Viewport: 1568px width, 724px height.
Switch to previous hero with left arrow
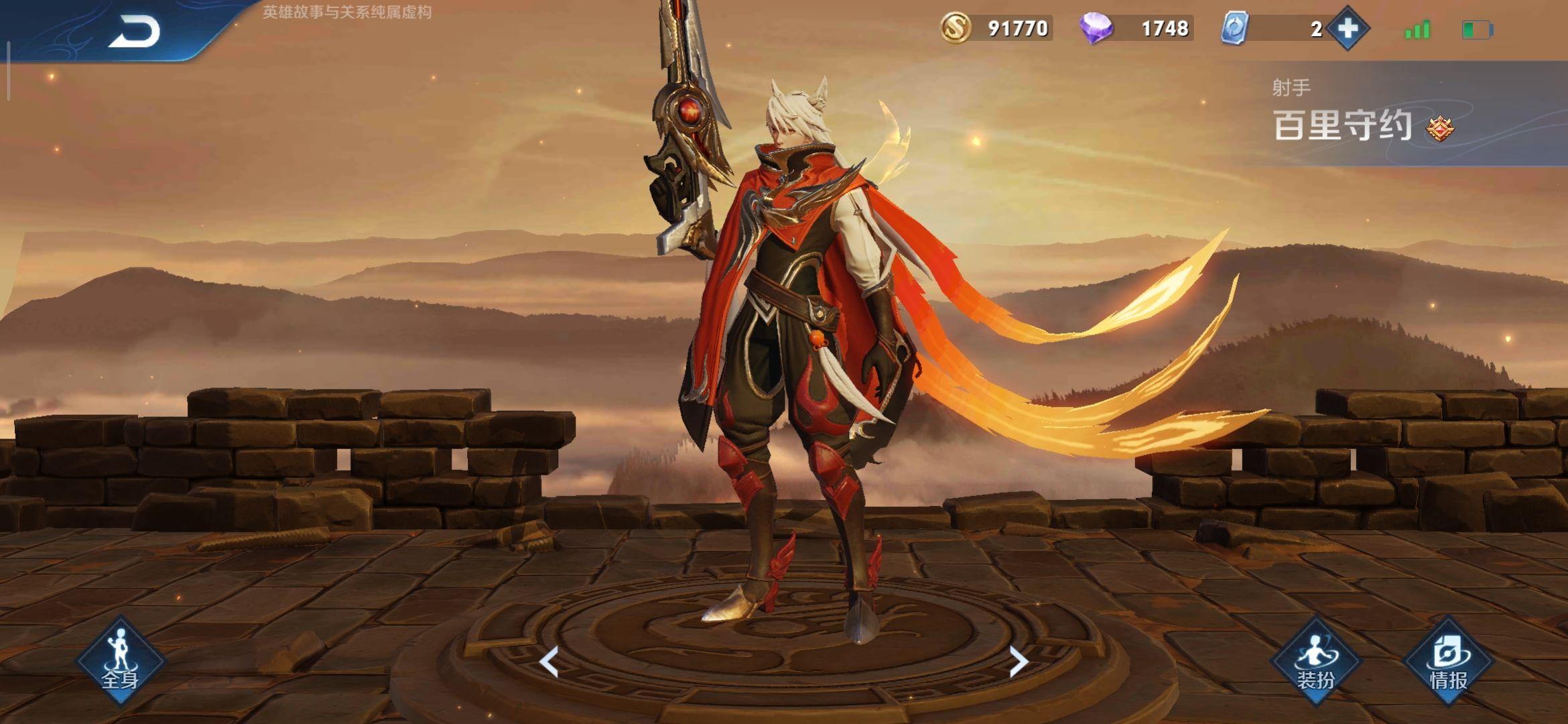549,662
